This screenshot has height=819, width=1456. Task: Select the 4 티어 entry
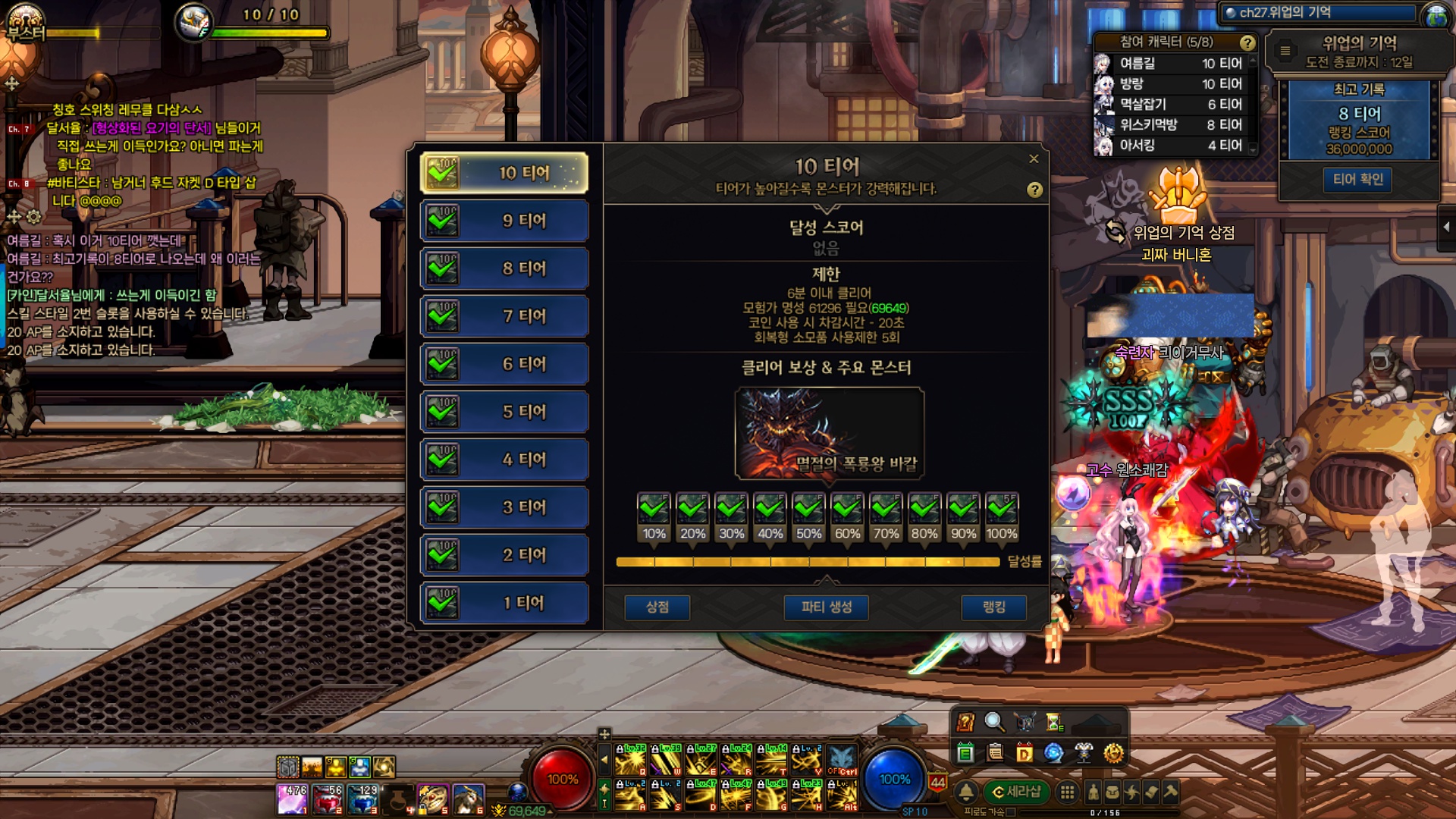tap(504, 460)
